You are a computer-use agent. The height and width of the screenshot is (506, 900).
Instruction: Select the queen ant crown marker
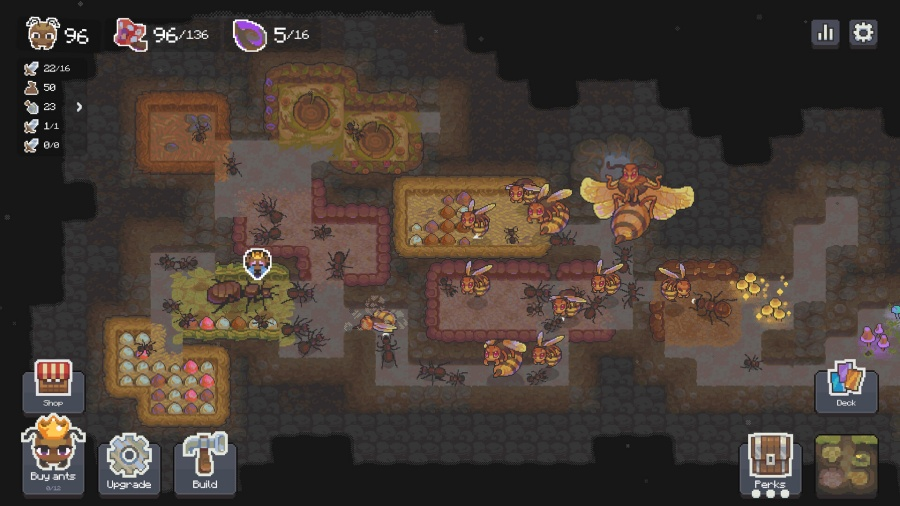[x=257, y=263]
